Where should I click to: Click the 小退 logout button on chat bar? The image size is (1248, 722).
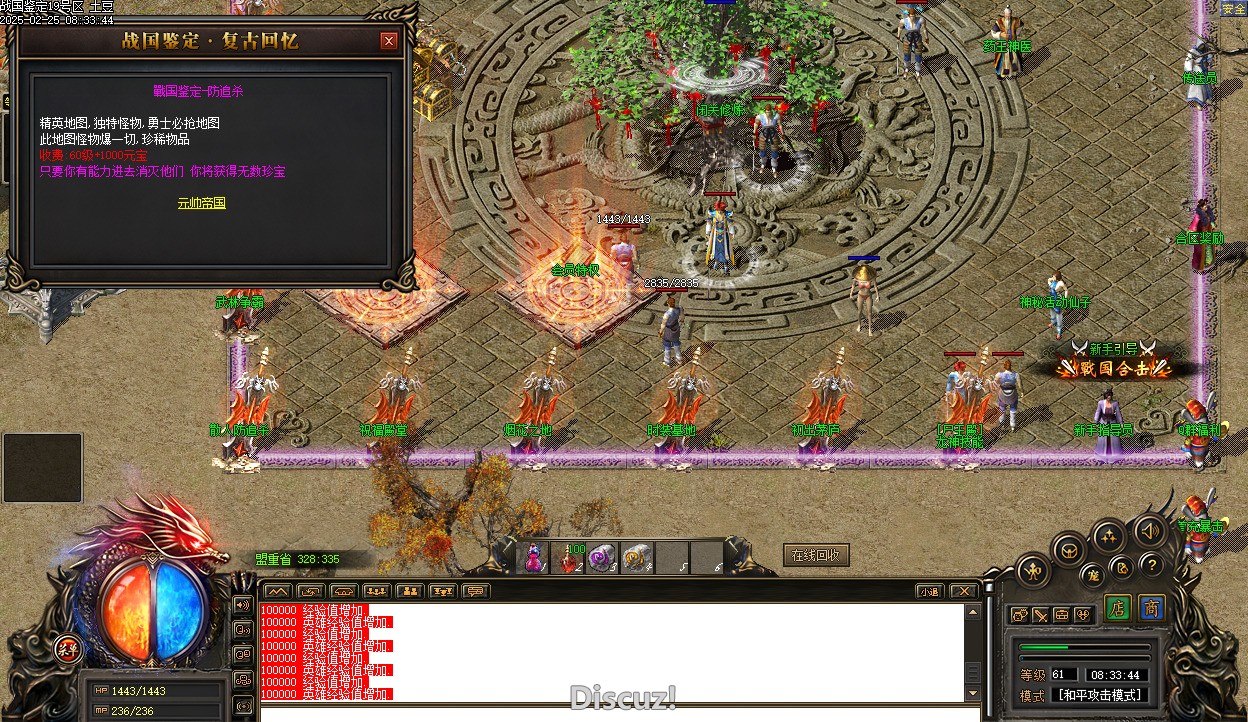[x=930, y=591]
